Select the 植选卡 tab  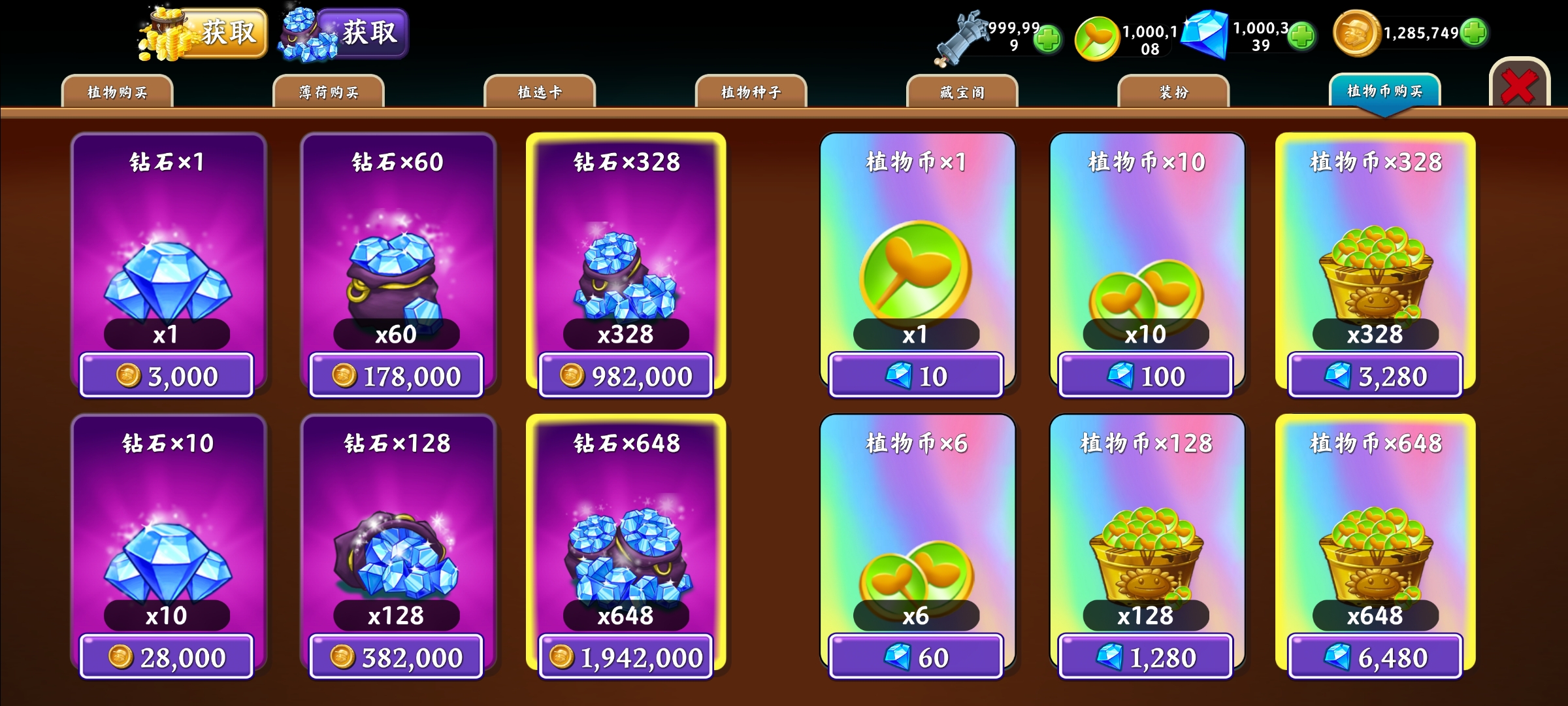pyautogui.click(x=540, y=92)
